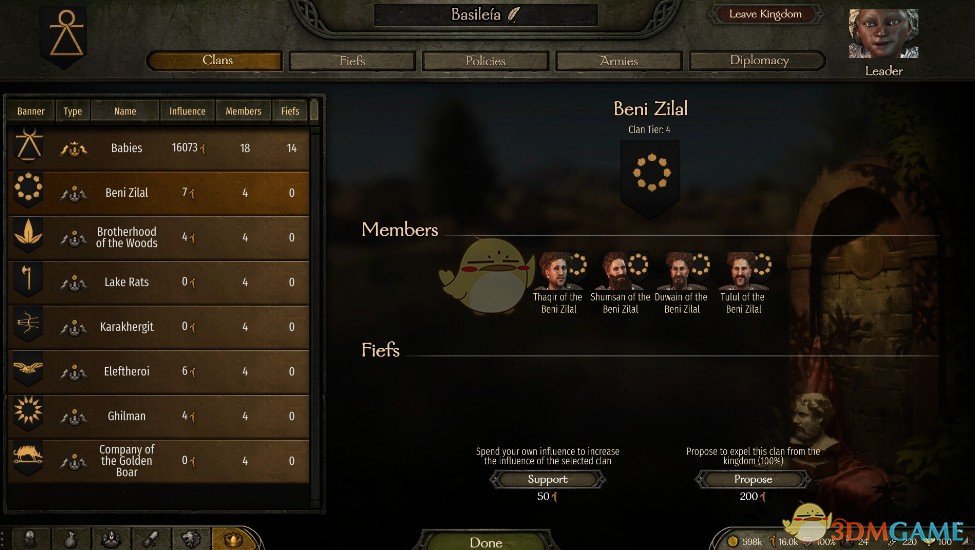The image size is (975, 550).
Task: Choose the Lake Rats clan row
Action: coord(160,282)
